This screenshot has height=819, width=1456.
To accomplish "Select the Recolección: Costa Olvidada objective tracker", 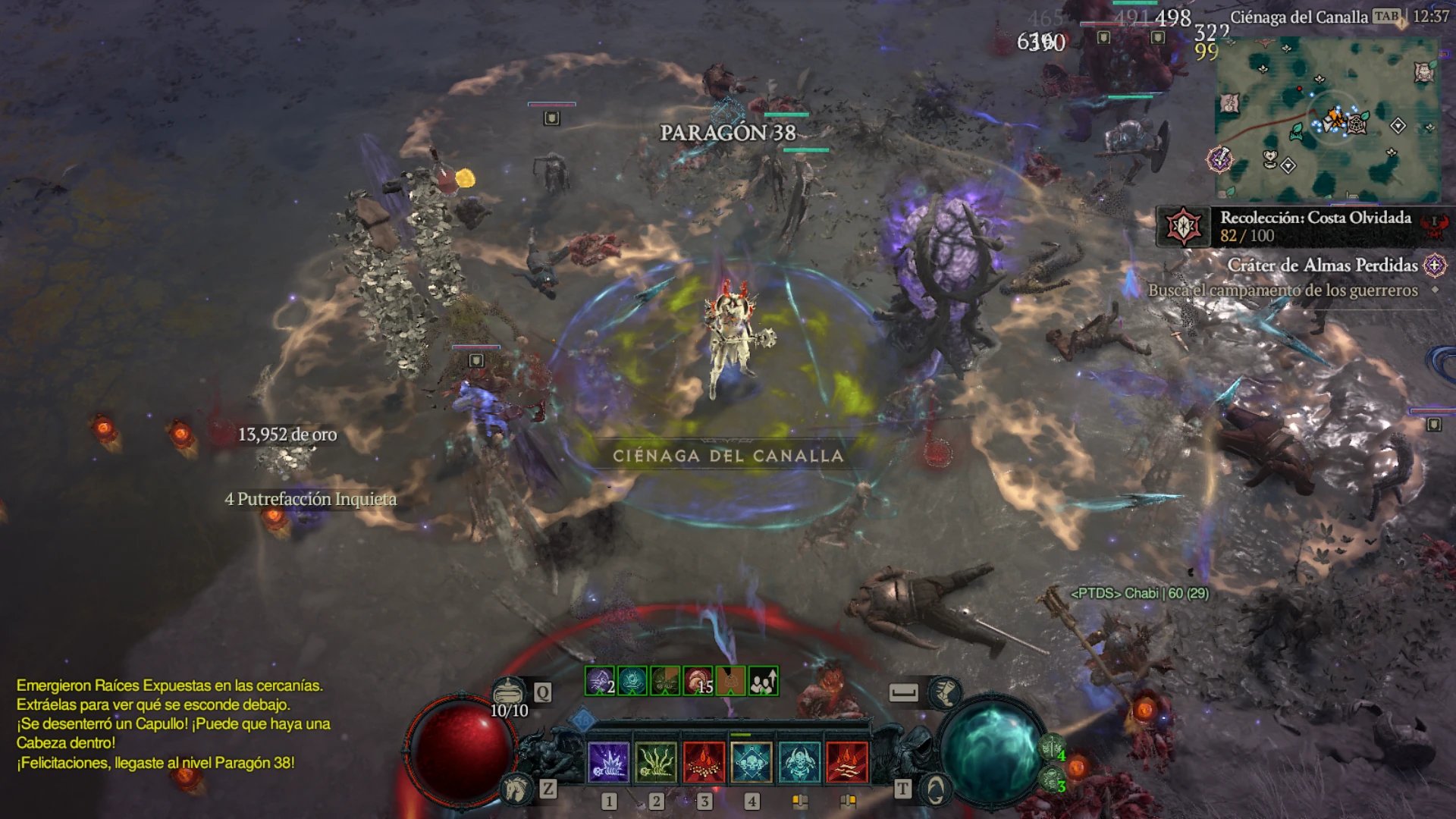I will [x=1304, y=226].
